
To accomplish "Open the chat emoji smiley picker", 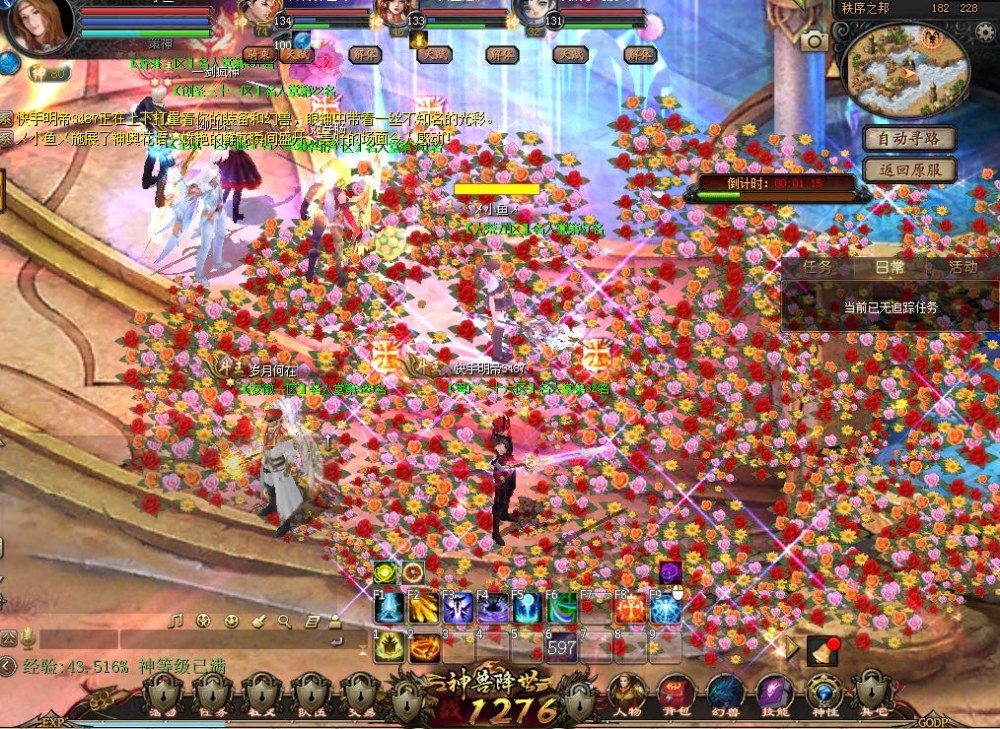I will point(231,621).
